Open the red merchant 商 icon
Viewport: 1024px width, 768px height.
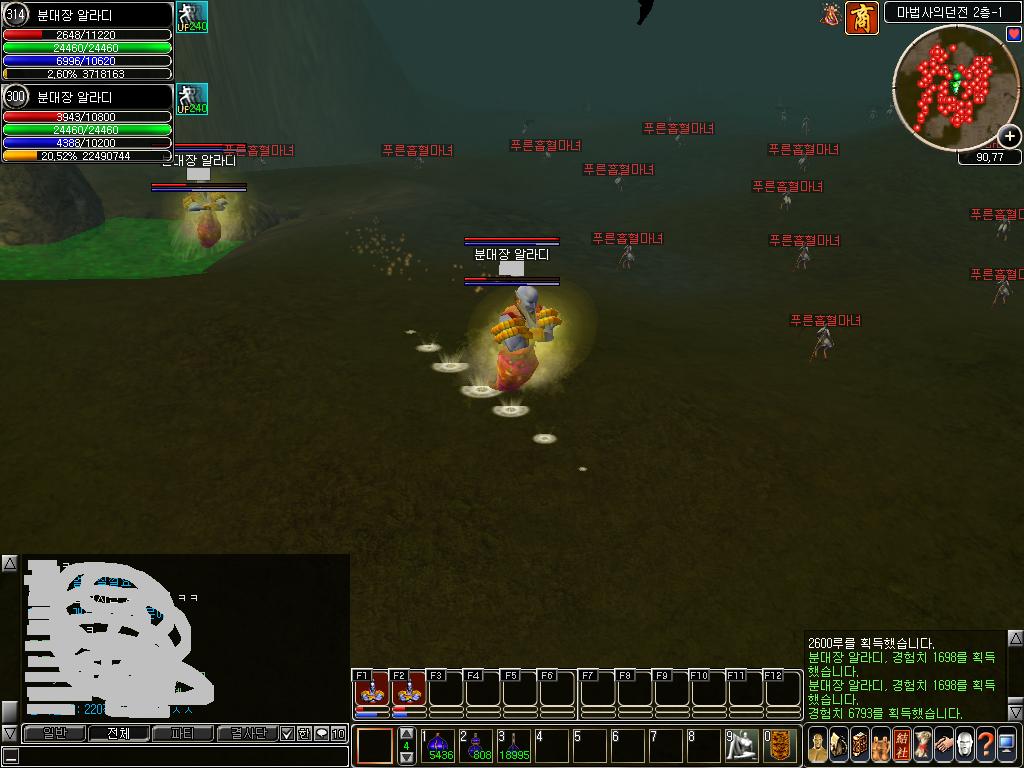(x=861, y=17)
